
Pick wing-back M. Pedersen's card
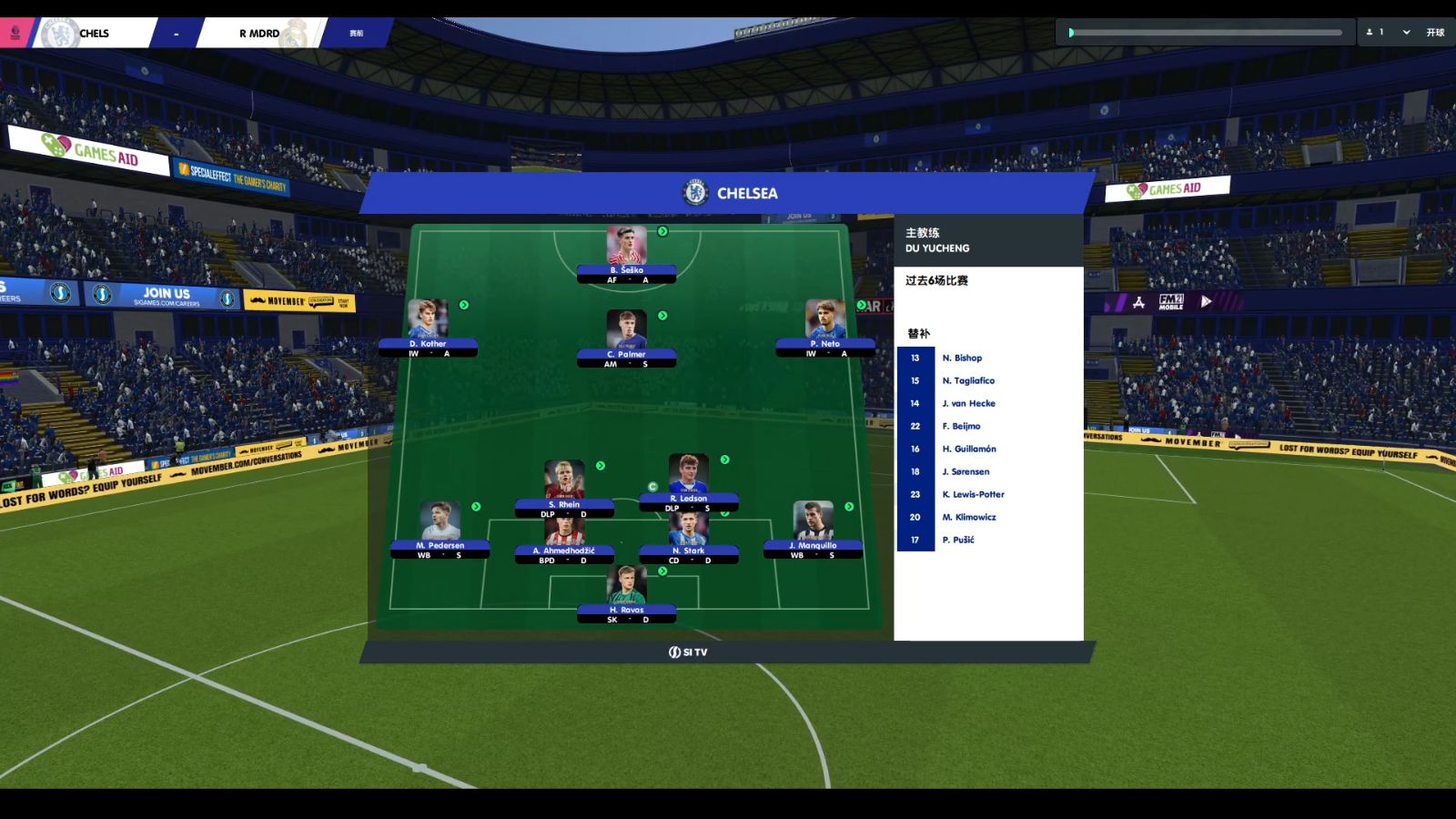click(x=440, y=530)
